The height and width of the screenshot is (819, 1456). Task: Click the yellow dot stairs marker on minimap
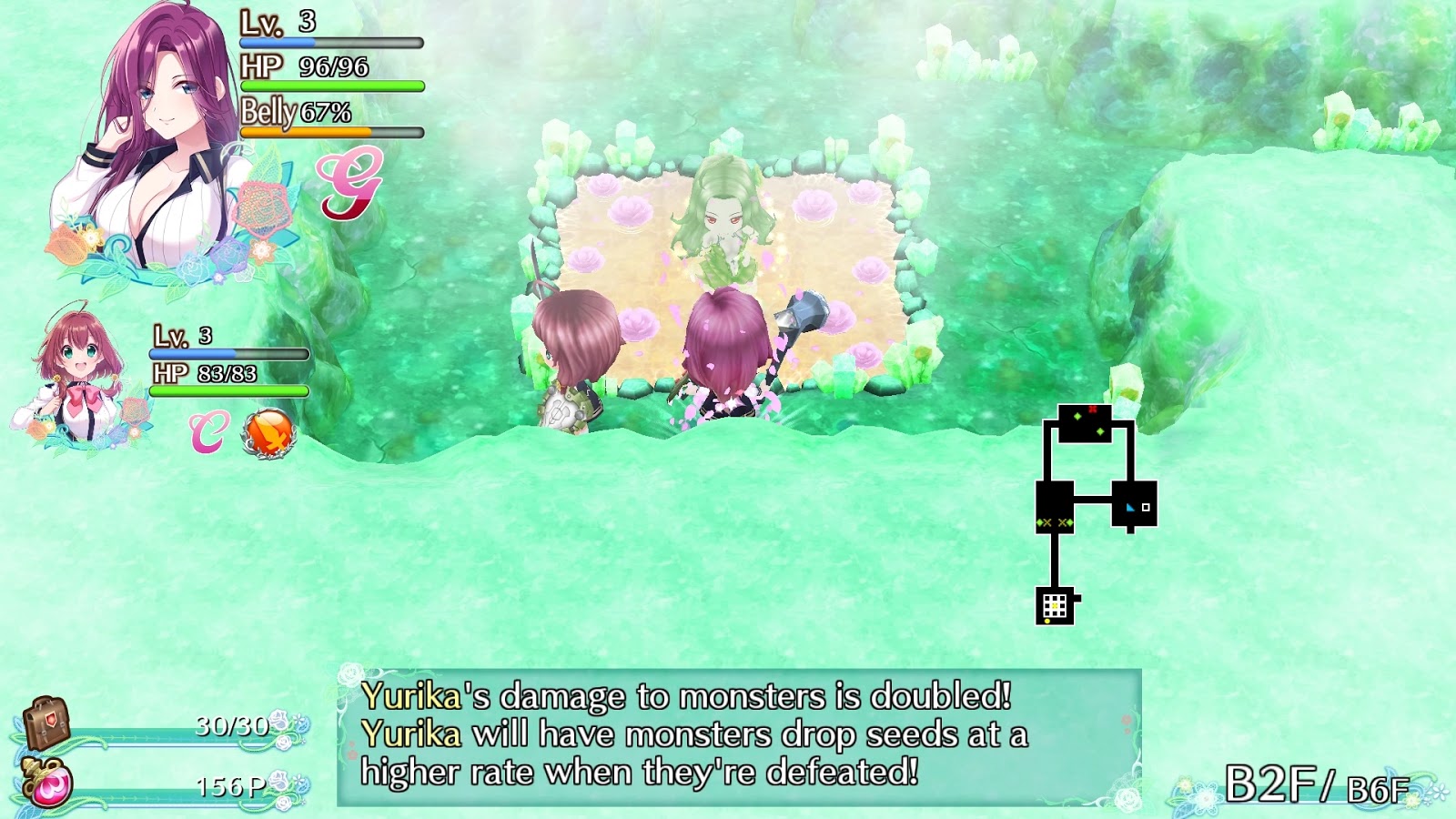click(1046, 620)
